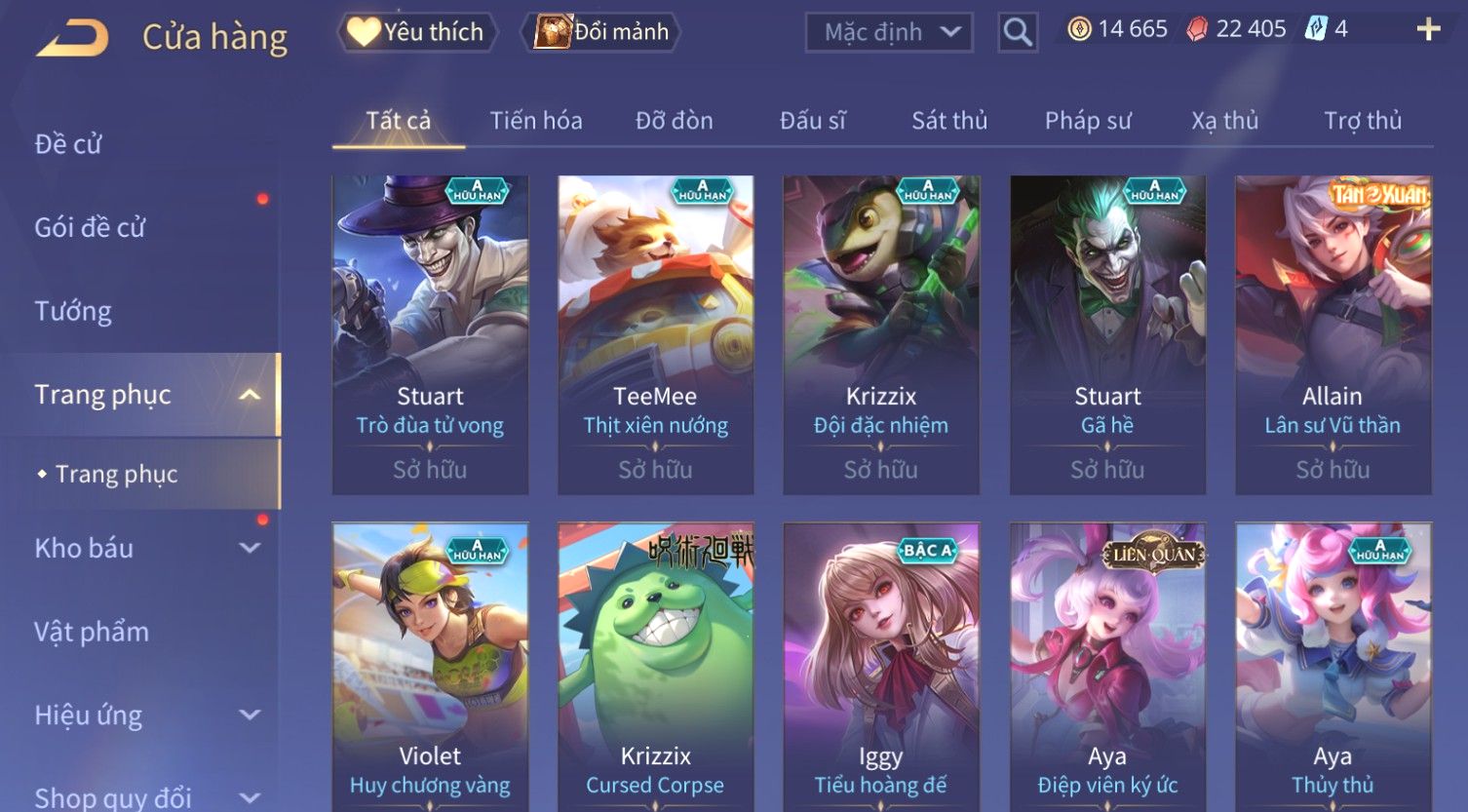This screenshot has height=812, width=1468.
Task: Show the Sát thủ category
Action: pyautogui.click(x=949, y=121)
